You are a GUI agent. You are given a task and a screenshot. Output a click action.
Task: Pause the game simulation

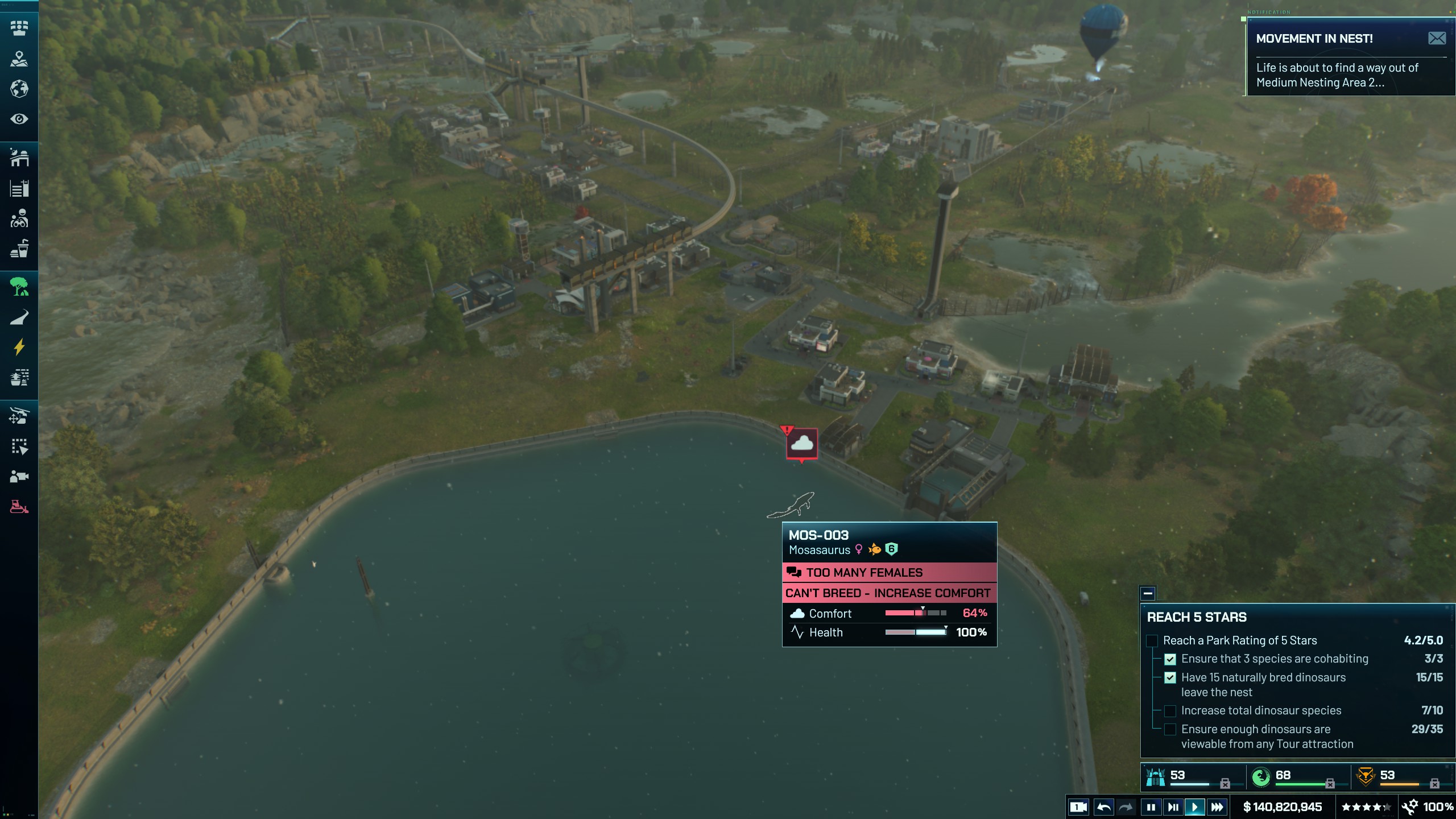click(x=1151, y=806)
